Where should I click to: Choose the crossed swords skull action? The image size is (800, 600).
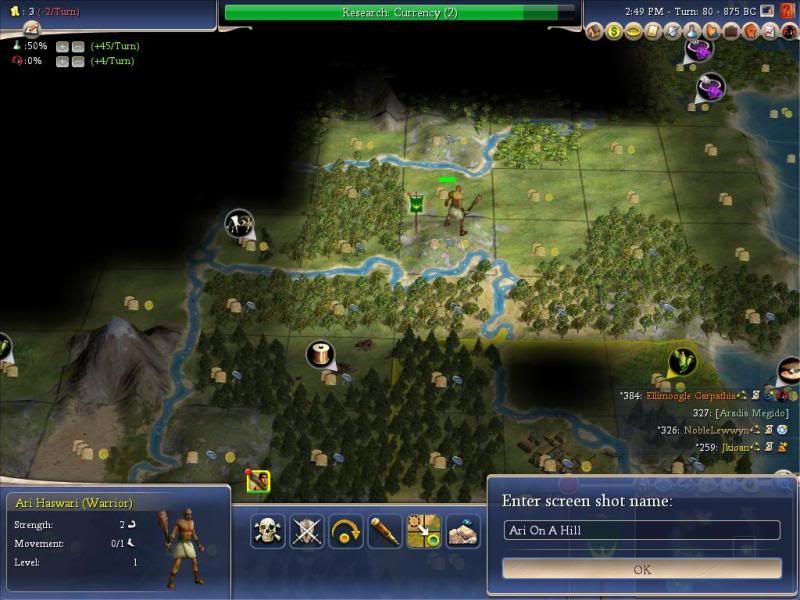[x=307, y=530]
